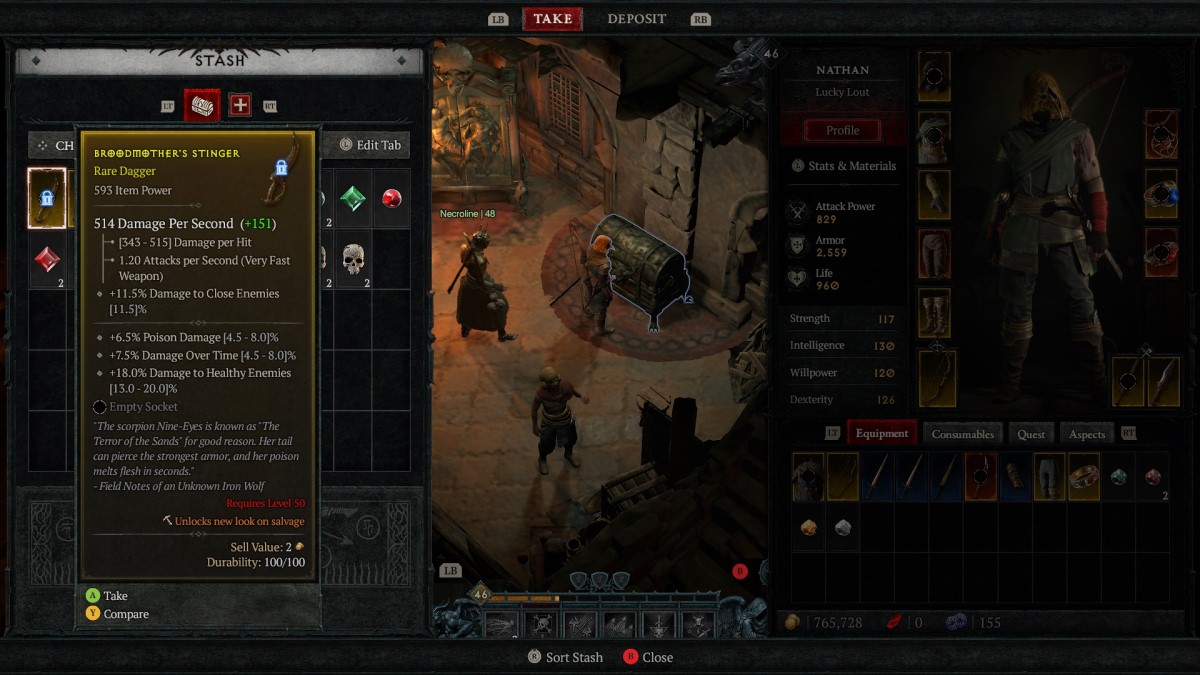Pick the green emerald gem in stash
The height and width of the screenshot is (675, 1200).
point(352,198)
